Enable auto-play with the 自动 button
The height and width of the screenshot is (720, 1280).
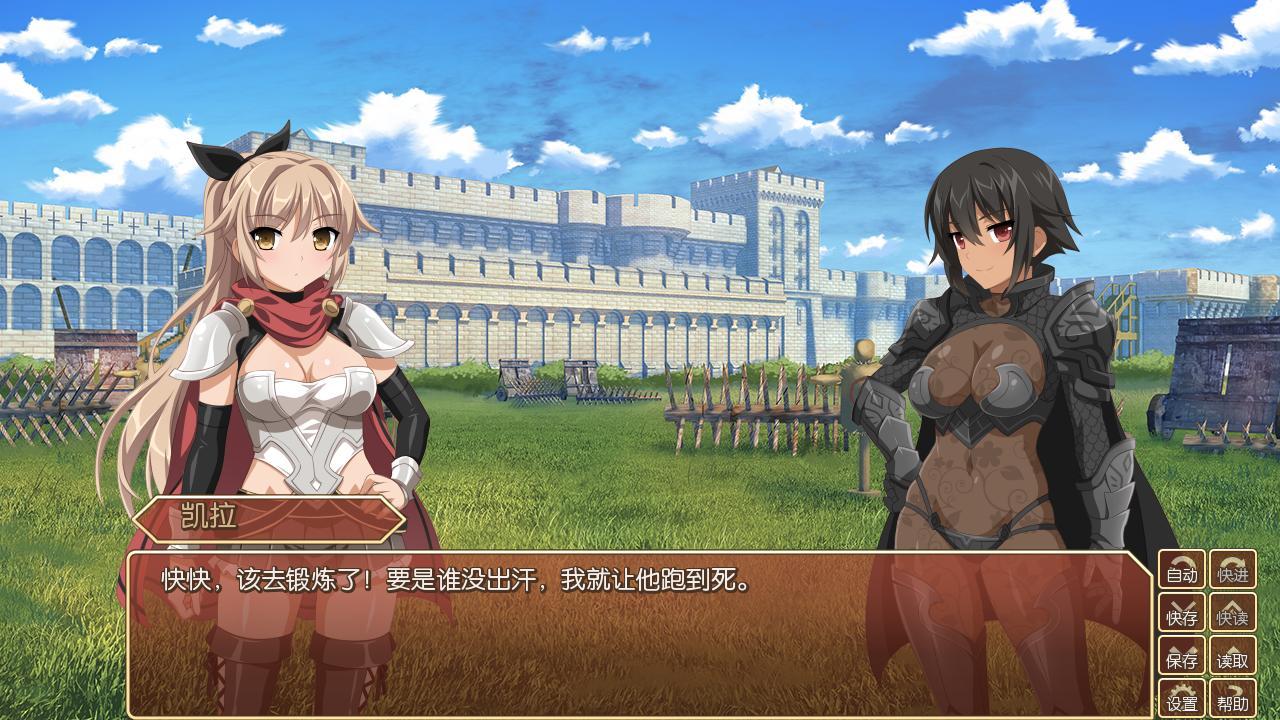click(1182, 570)
